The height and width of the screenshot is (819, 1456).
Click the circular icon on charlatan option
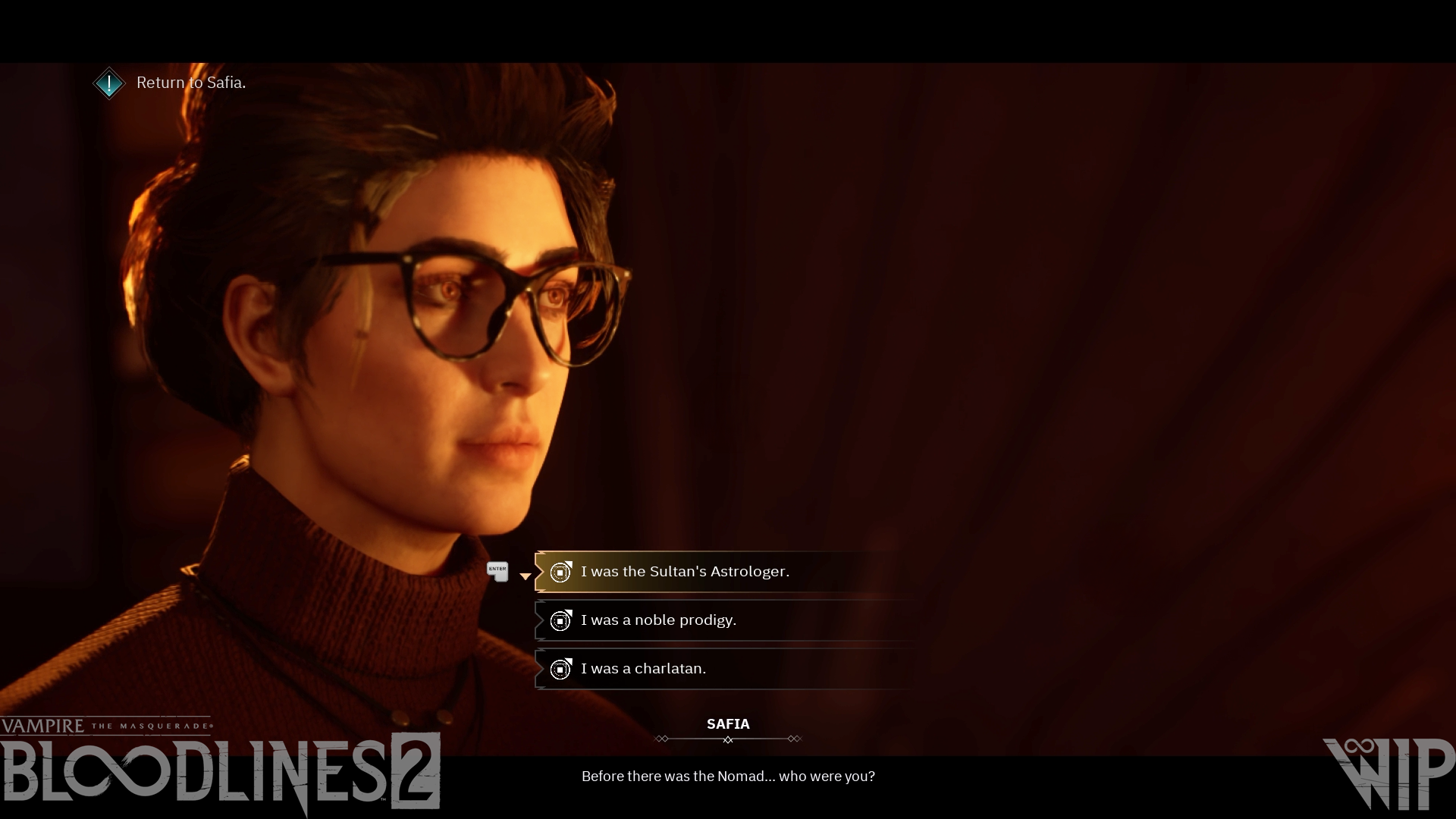click(x=560, y=669)
